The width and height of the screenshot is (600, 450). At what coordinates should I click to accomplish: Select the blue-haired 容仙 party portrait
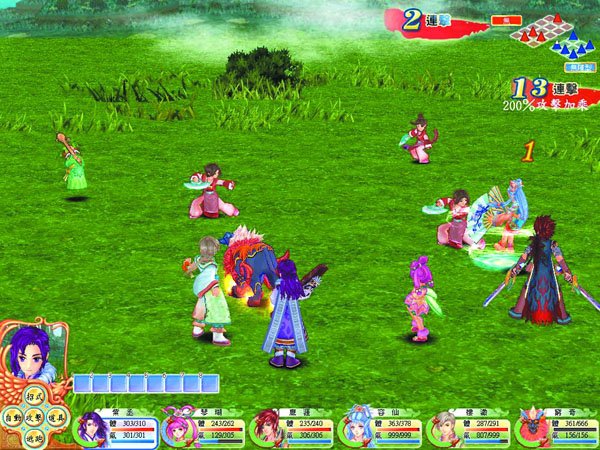357,427
